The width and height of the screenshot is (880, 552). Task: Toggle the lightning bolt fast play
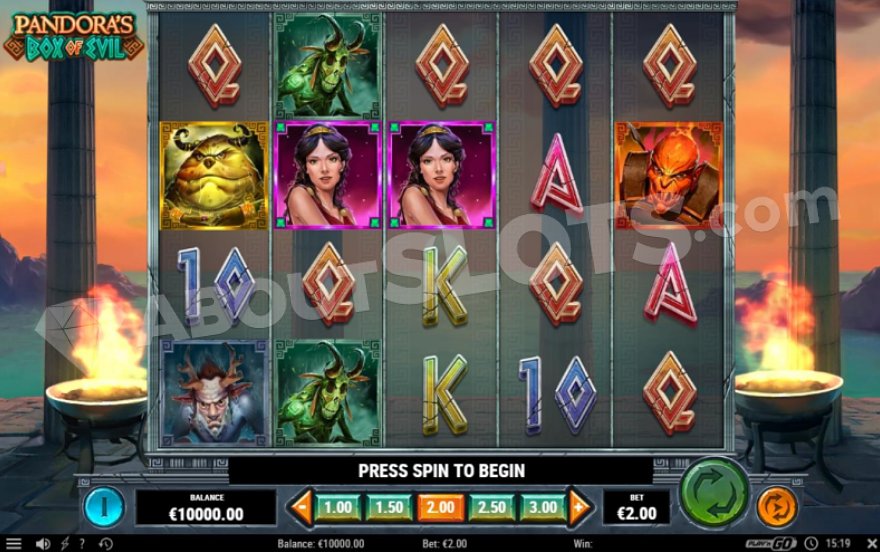pos(65,543)
